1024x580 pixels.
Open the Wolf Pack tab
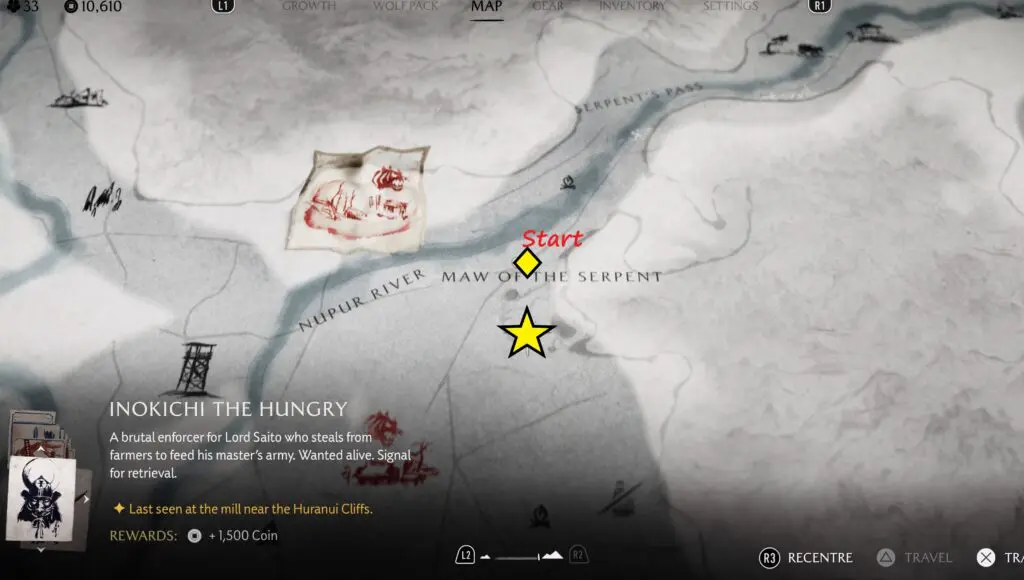[x=404, y=6]
